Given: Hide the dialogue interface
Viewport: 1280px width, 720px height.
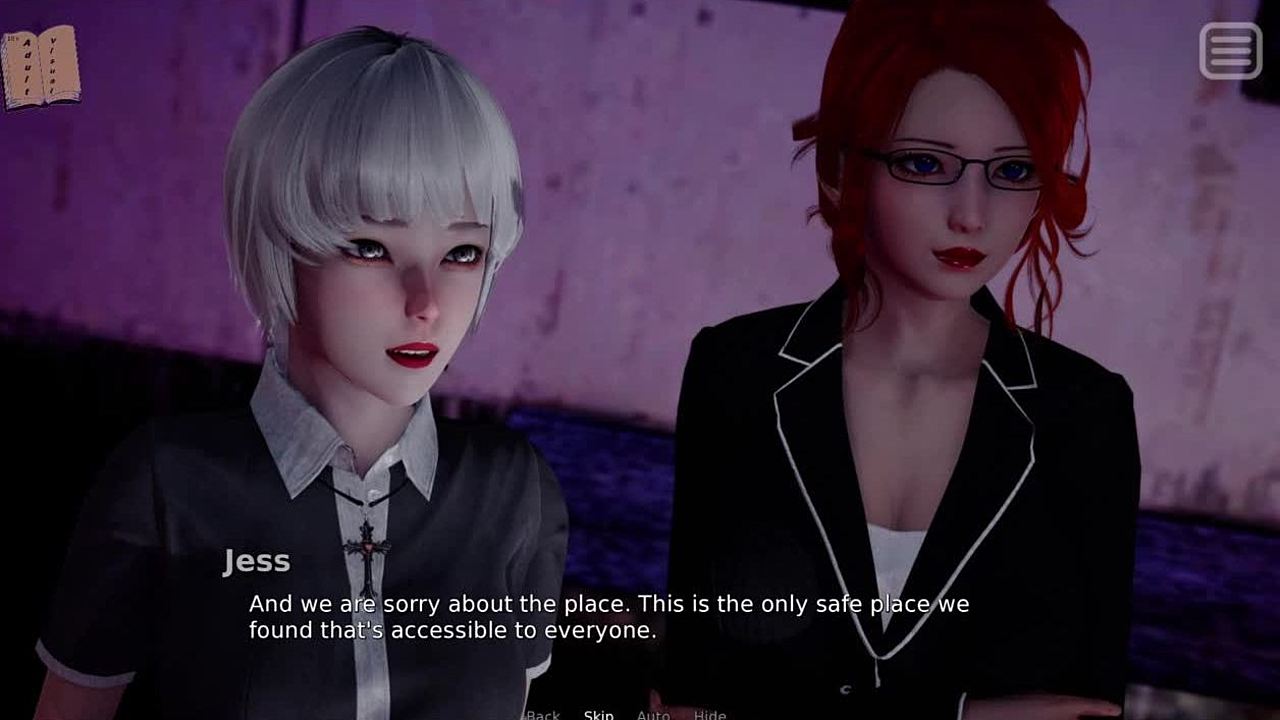Looking at the screenshot, I should (710, 714).
